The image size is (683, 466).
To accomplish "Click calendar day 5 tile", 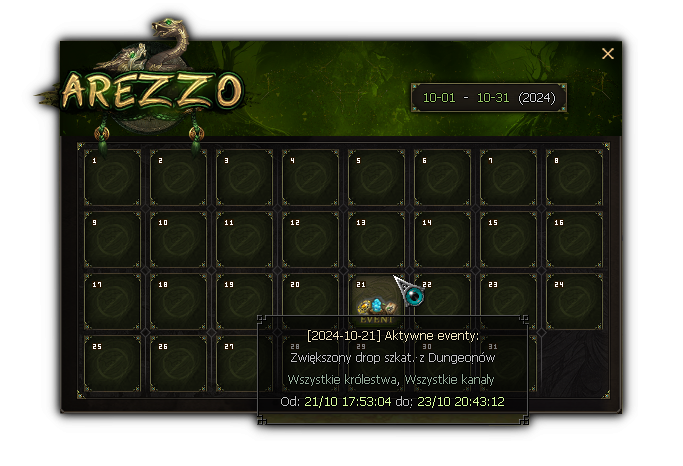I will (x=376, y=177).
